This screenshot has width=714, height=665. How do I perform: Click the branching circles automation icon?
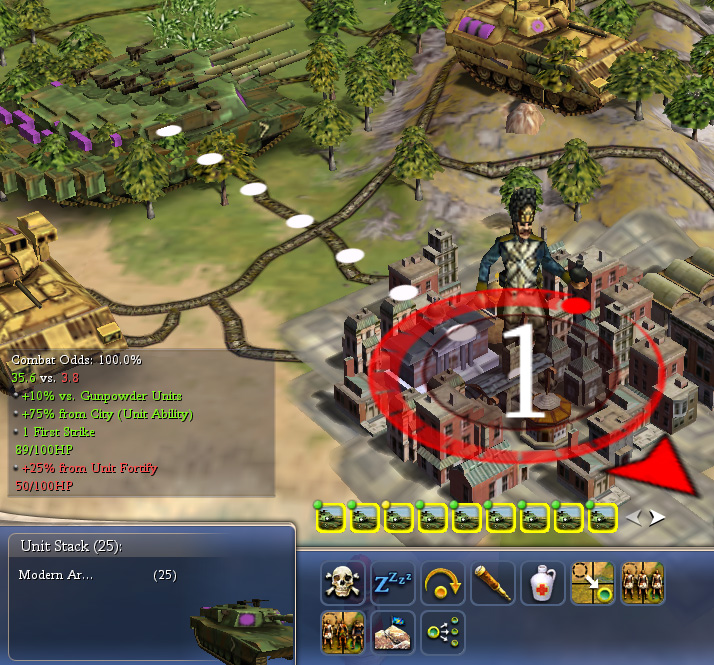[x=442, y=632]
